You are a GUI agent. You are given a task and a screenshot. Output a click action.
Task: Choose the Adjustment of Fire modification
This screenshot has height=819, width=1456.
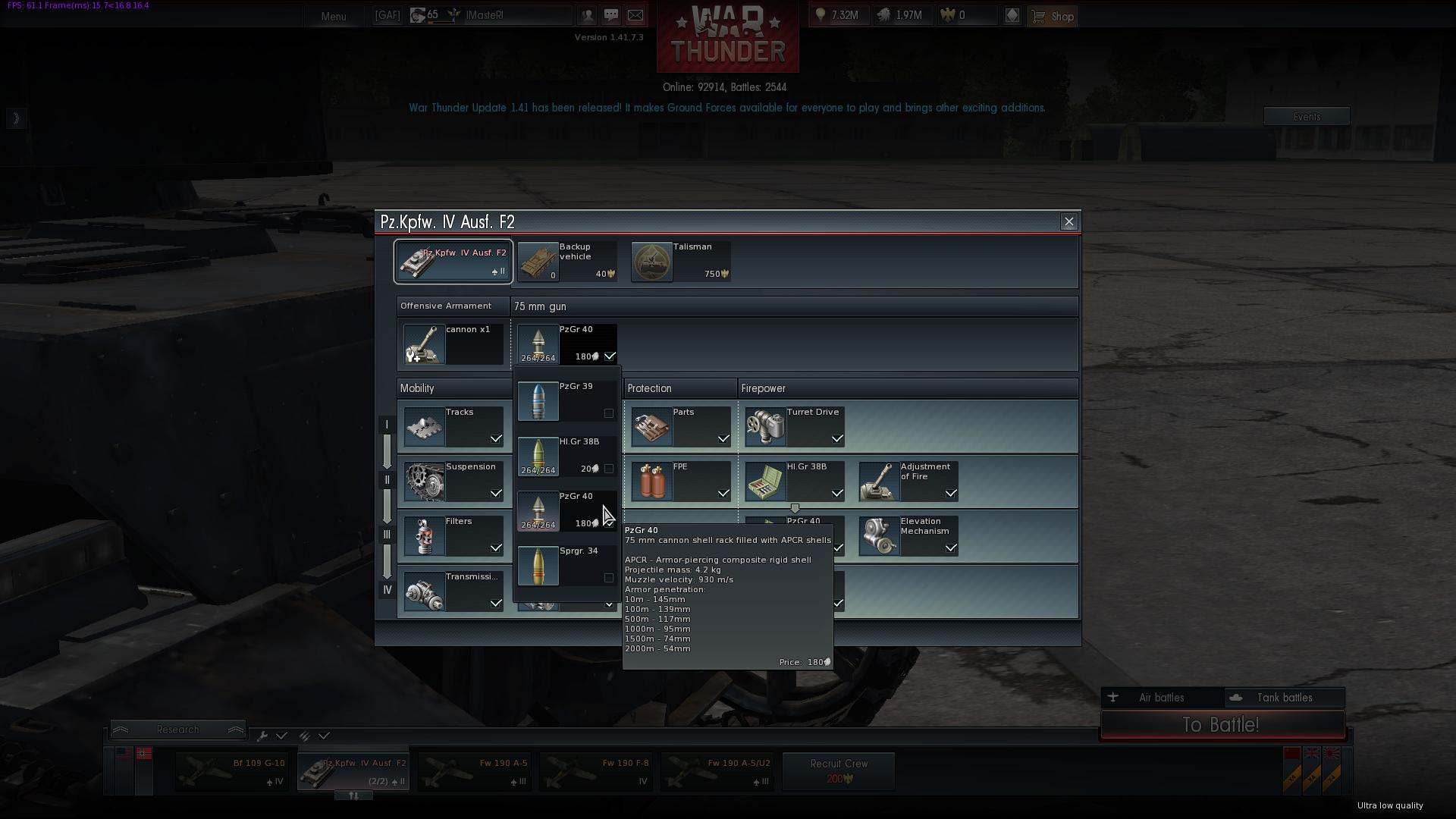[x=908, y=481]
